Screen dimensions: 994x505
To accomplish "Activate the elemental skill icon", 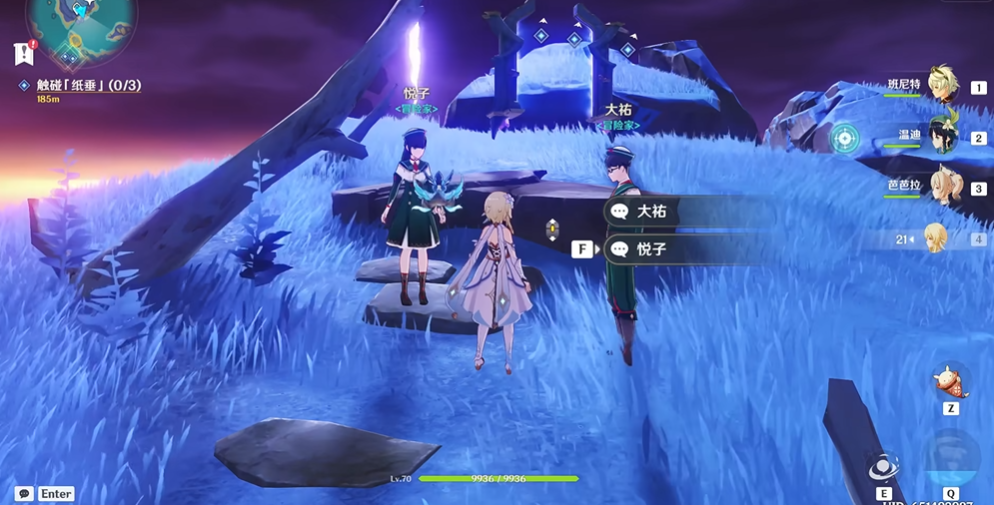I will point(883,468).
